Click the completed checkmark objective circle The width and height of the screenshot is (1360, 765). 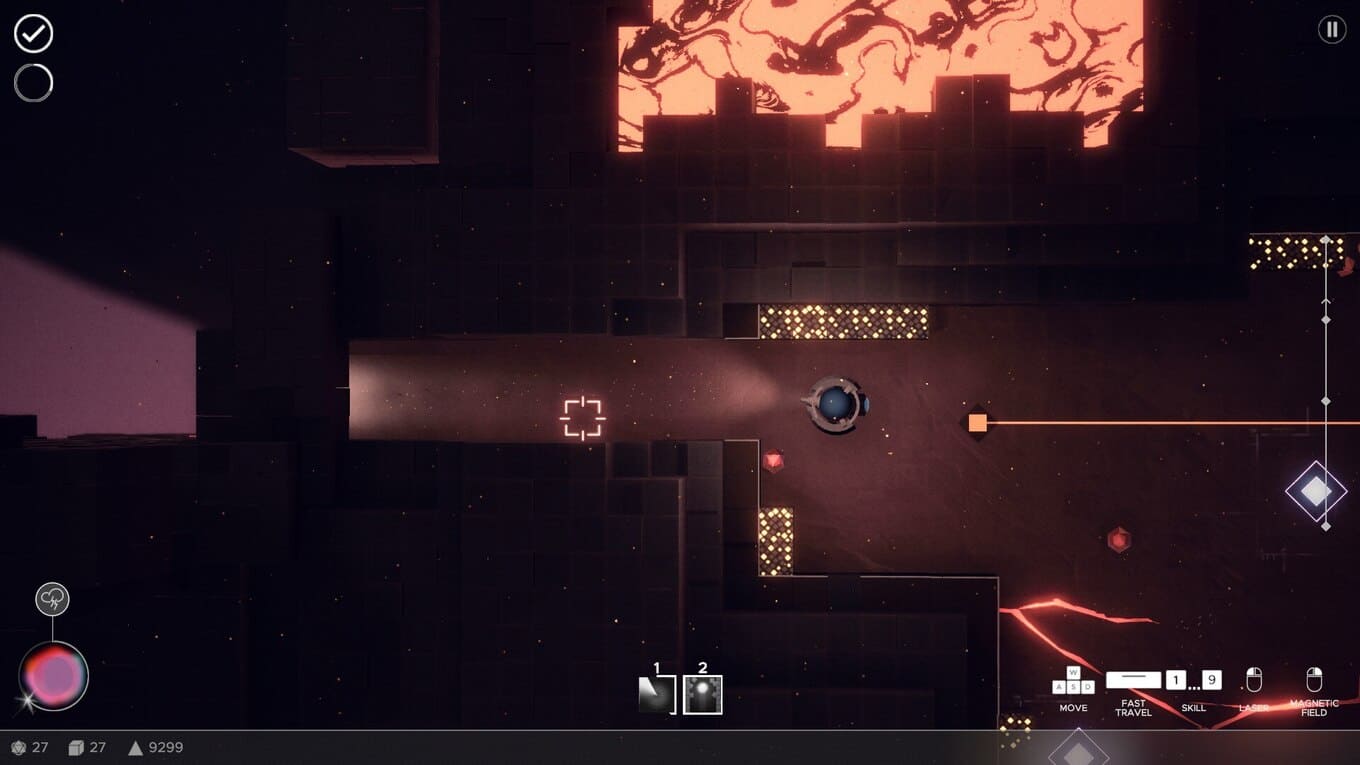pos(33,34)
